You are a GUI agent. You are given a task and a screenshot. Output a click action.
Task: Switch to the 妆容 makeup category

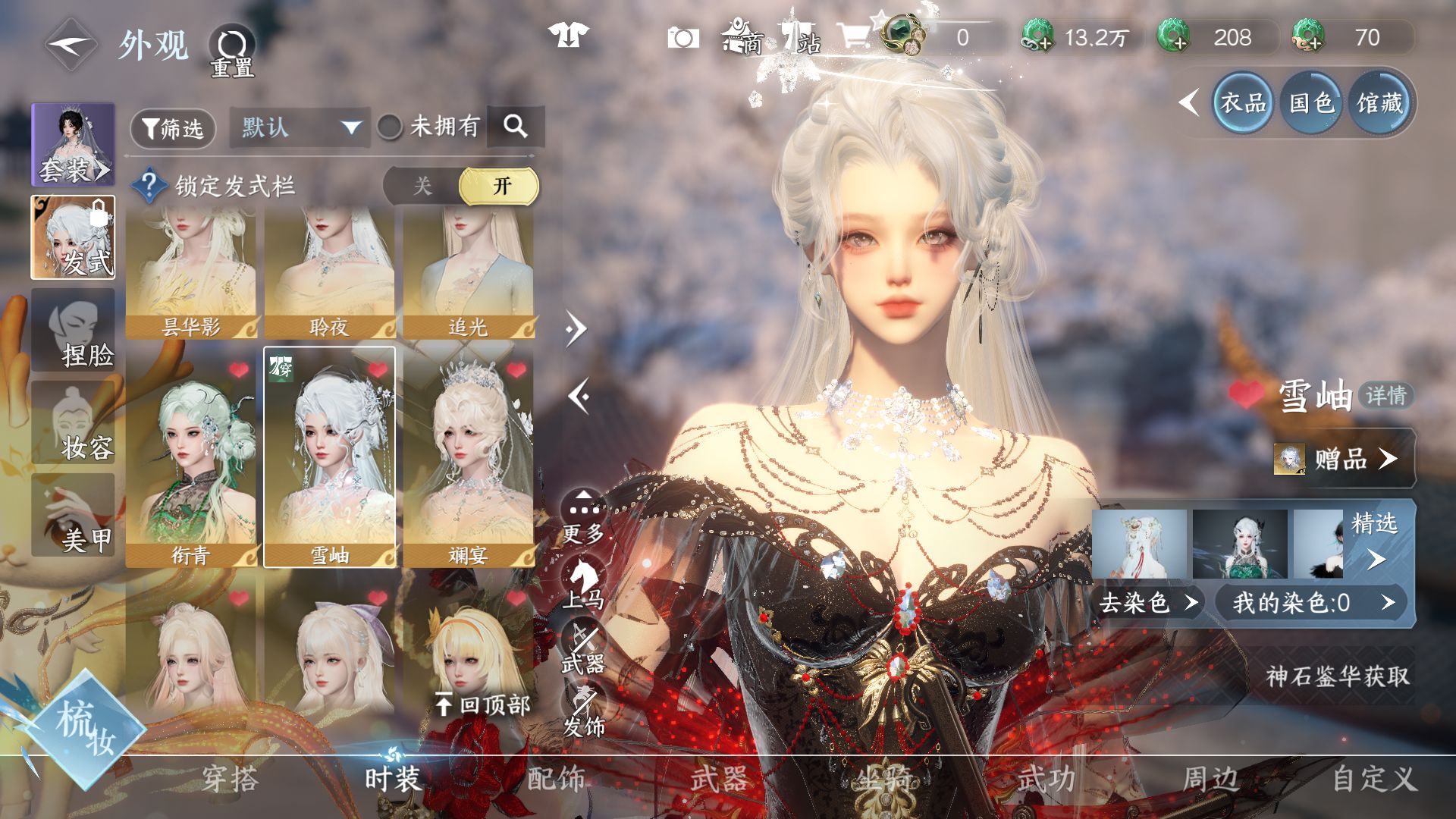click(73, 423)
